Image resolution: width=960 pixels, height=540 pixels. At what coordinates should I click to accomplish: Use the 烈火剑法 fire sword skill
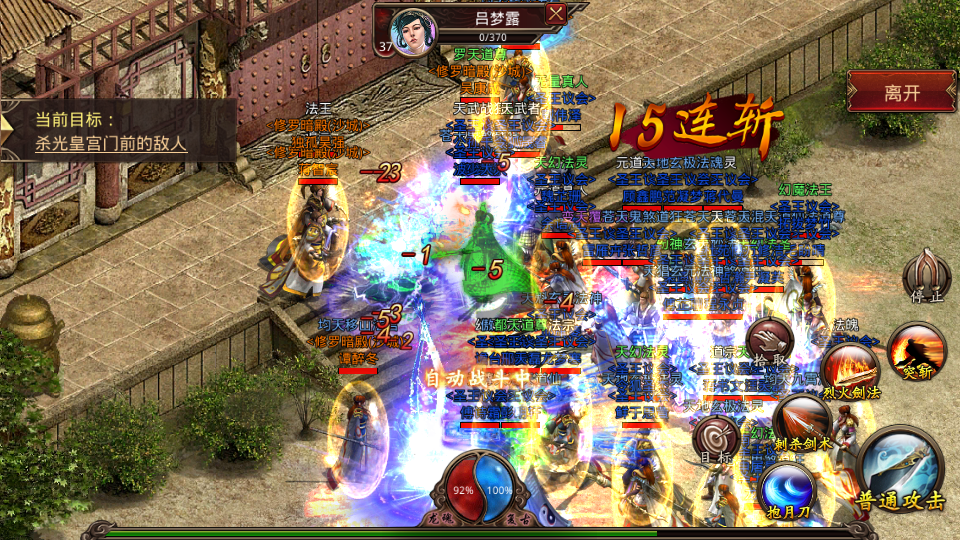pyautogui.click(x=848, y=370)
